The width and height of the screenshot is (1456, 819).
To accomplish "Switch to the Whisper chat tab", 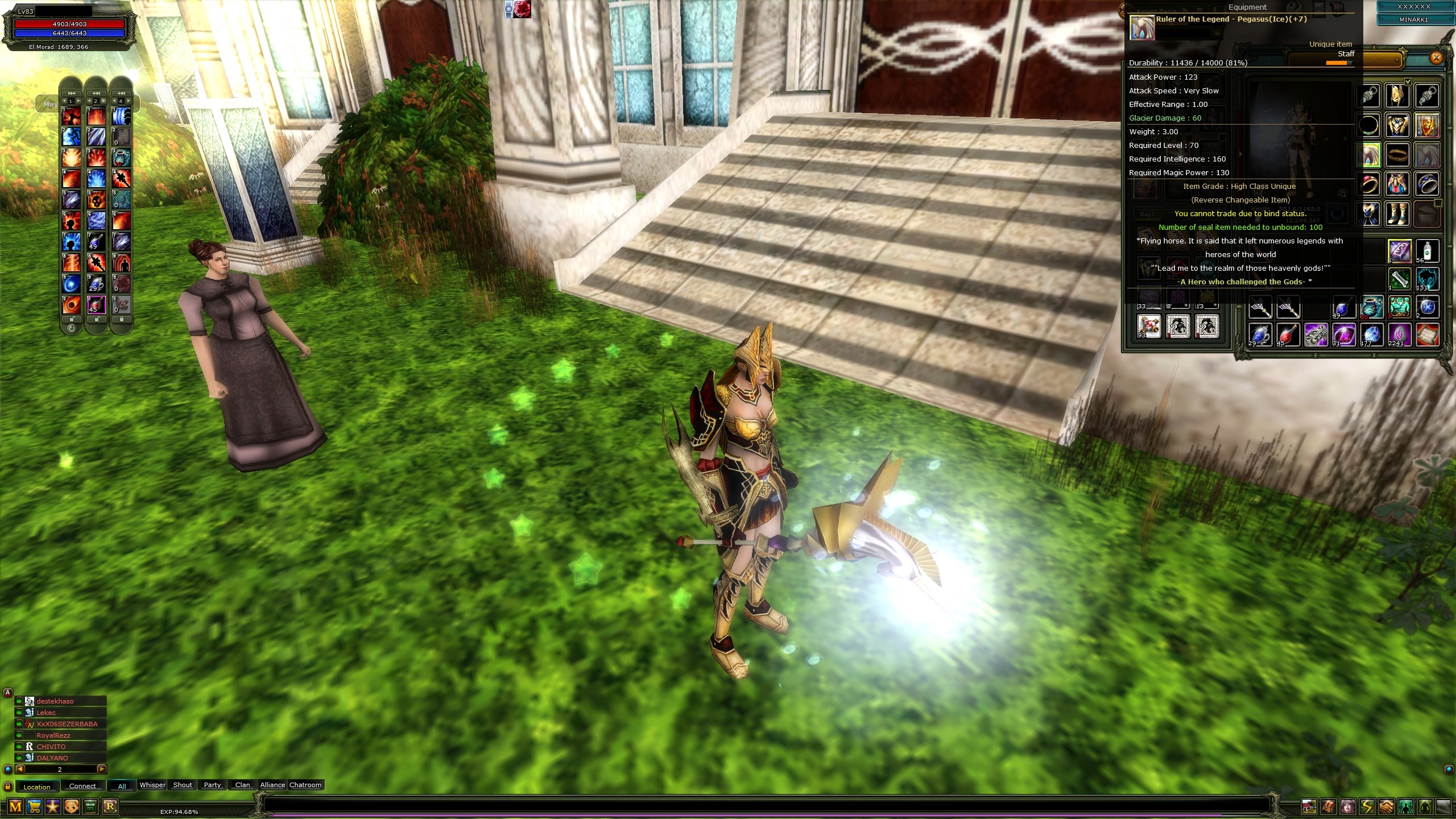I will [152, 785].
